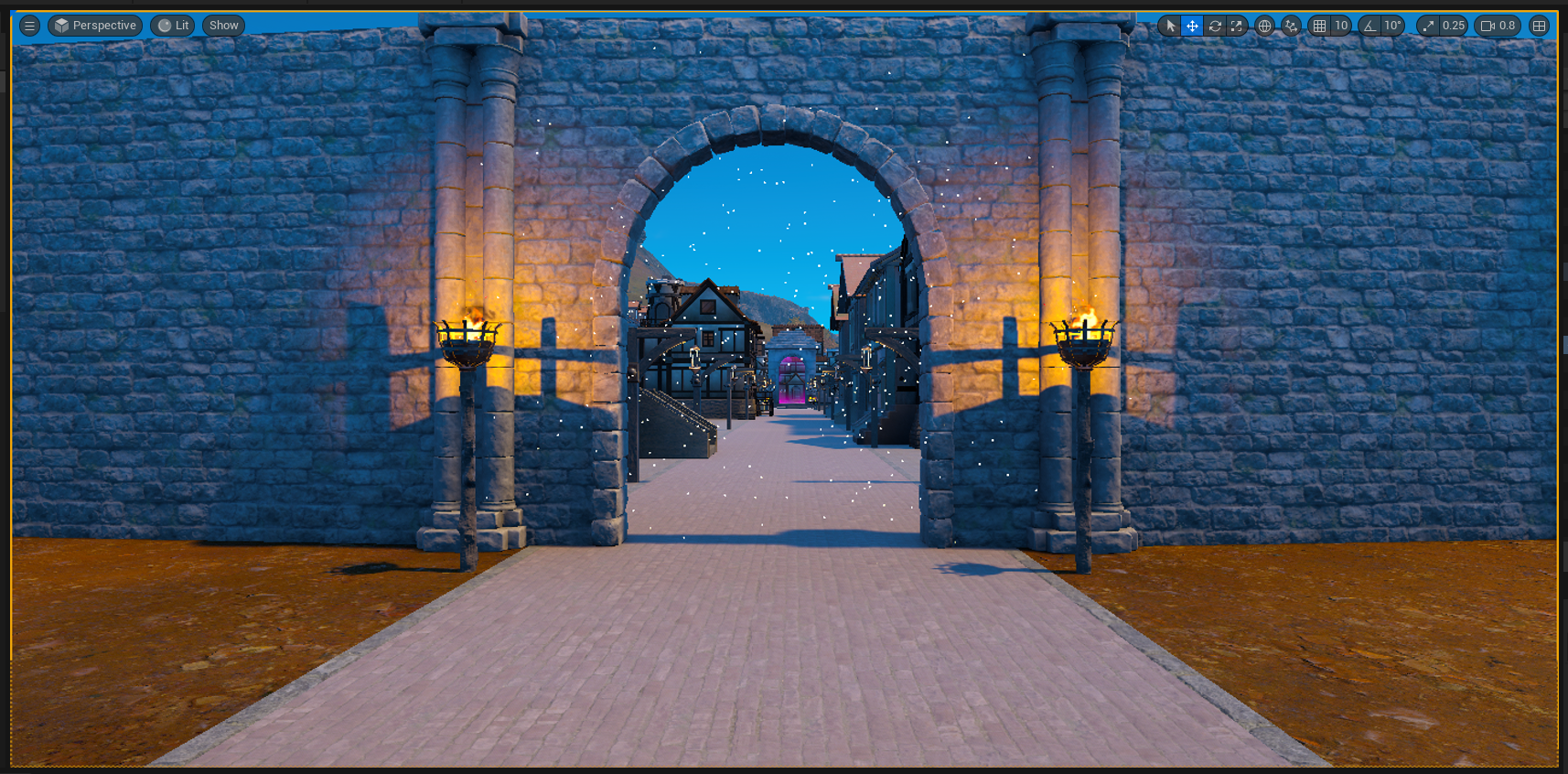Open the viewport options hamburger menu

29,26
